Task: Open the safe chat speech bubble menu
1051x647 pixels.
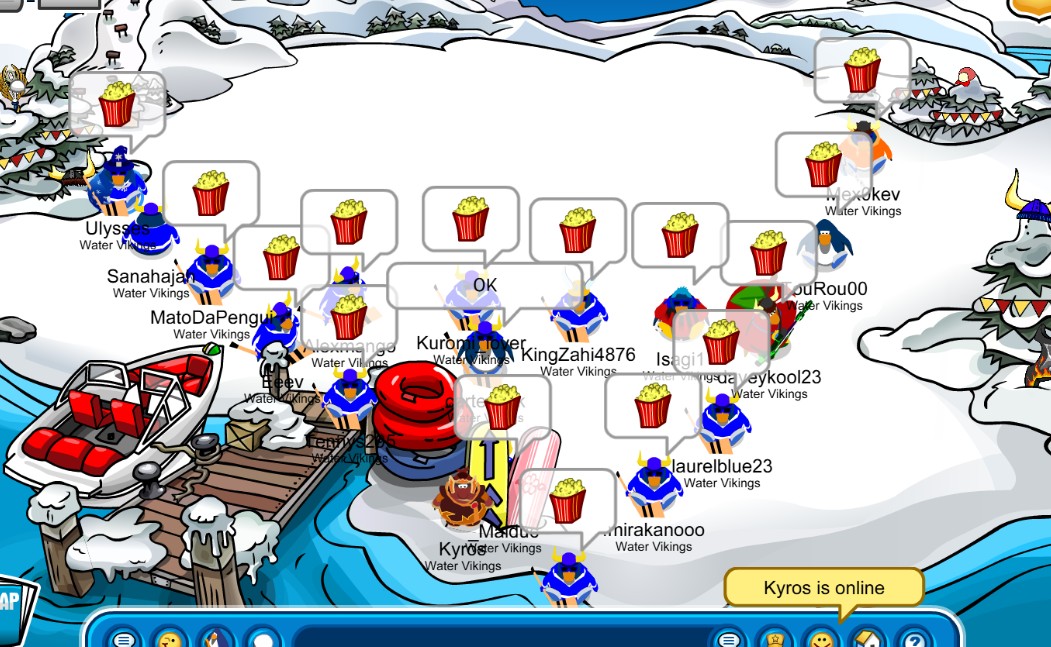Action: tap(124, 638)
